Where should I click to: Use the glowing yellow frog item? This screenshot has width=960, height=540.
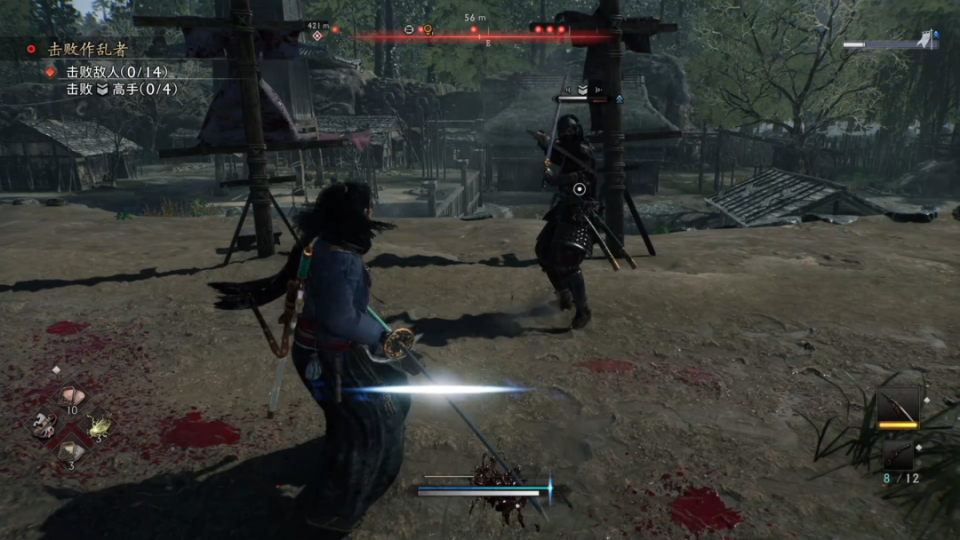point(98,425)
